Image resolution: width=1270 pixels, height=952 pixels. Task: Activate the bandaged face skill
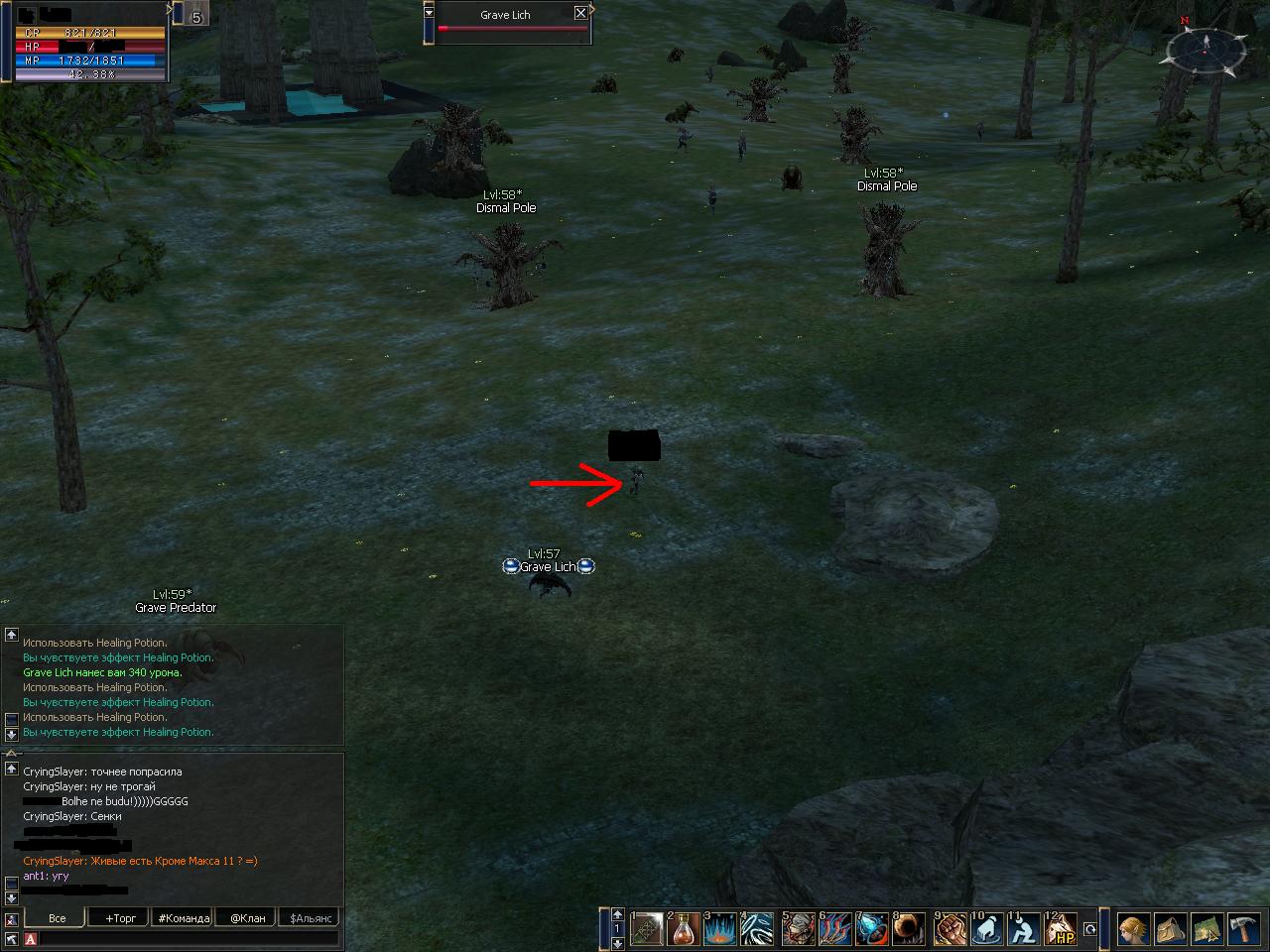click(797, 929)
